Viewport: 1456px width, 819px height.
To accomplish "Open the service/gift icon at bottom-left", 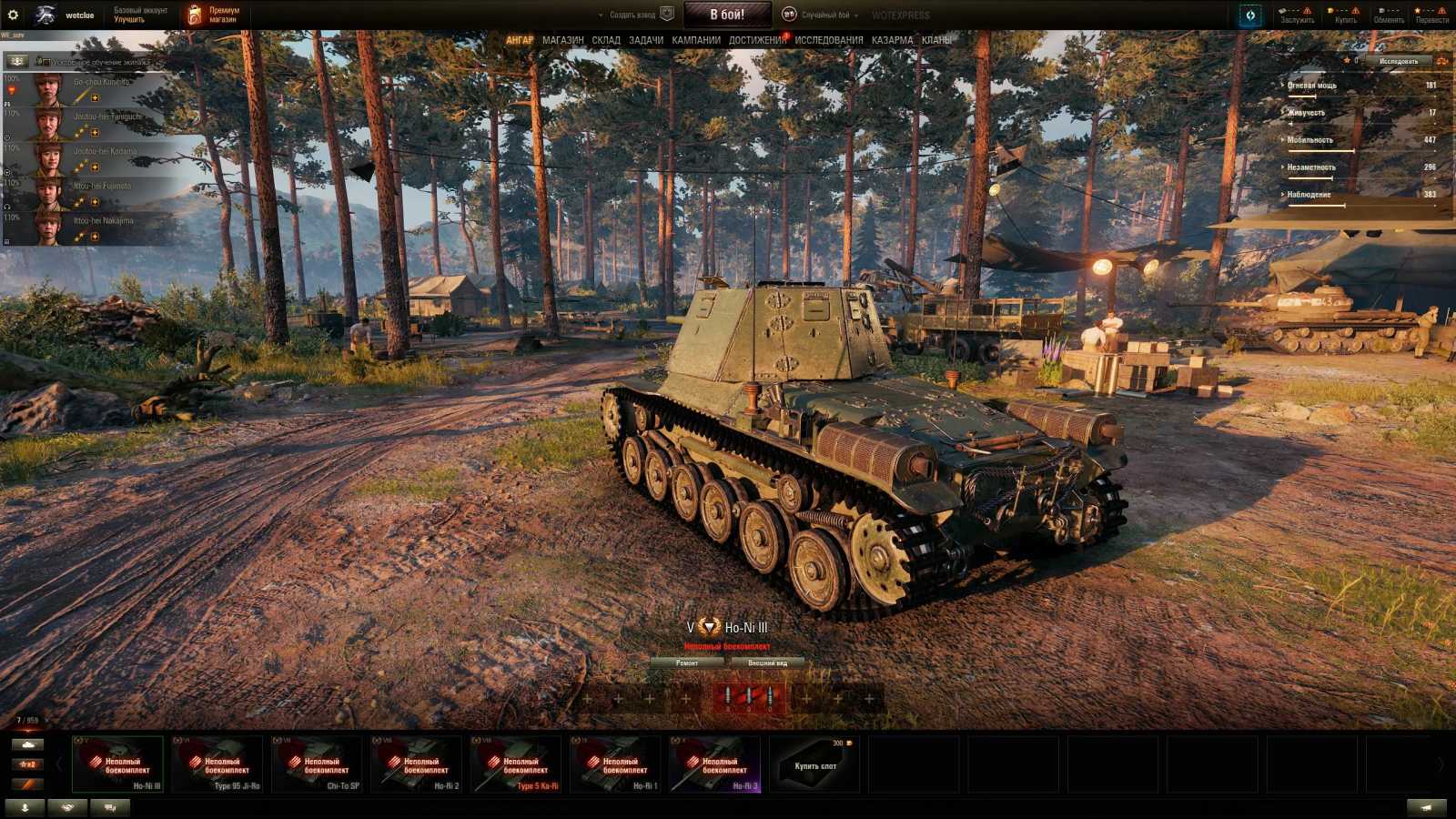I will [x=67, y=805].
